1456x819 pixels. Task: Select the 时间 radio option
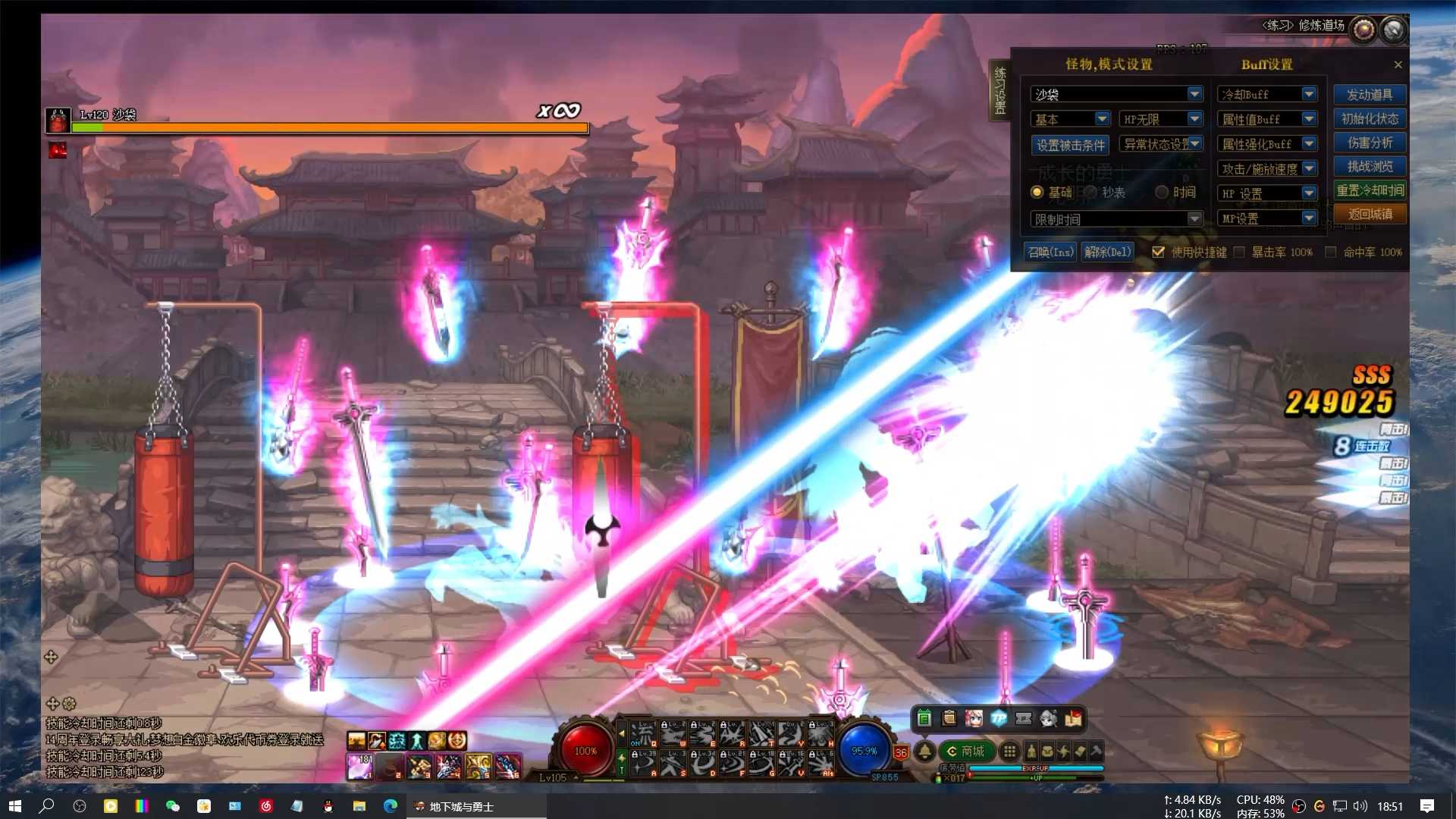pyautogui.click(x=1162, y=193)
